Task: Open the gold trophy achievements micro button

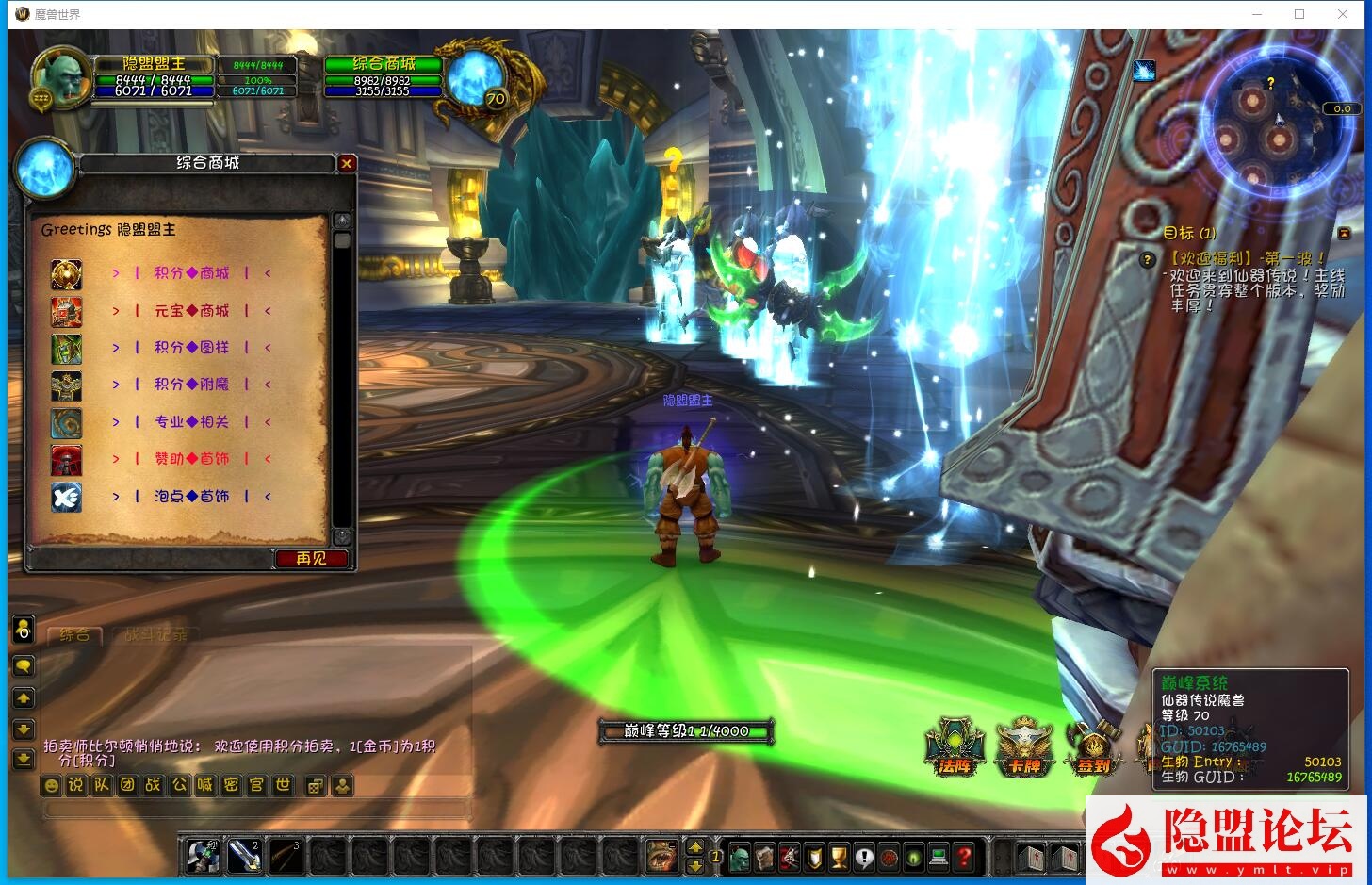Action: [840, 858]
